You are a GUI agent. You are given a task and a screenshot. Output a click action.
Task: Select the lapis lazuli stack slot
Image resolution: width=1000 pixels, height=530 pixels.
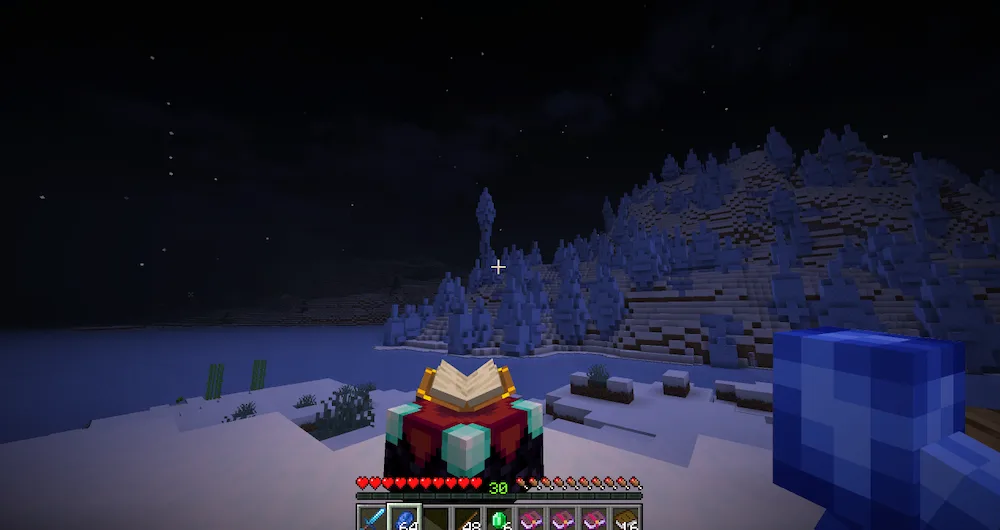(x=404, y=519)
